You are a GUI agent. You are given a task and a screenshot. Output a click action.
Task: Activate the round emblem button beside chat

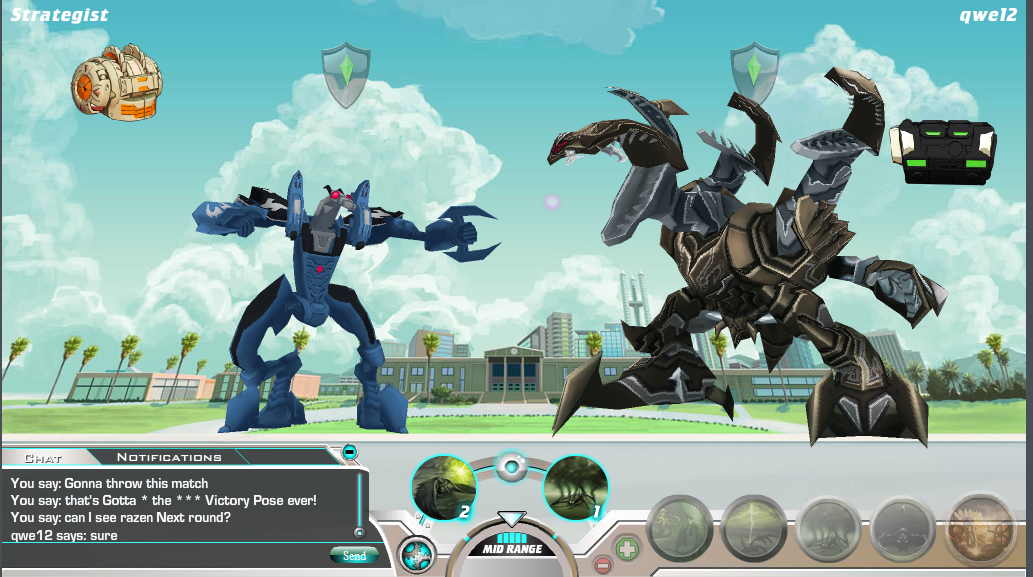tap(416, 553)
